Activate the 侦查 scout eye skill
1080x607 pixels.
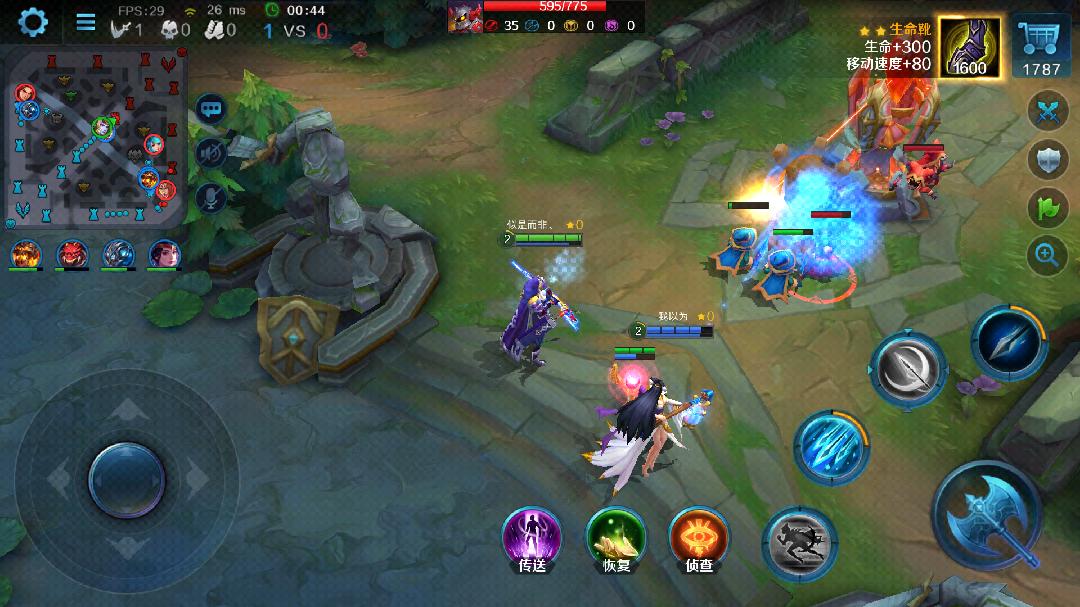click(699, 538)
